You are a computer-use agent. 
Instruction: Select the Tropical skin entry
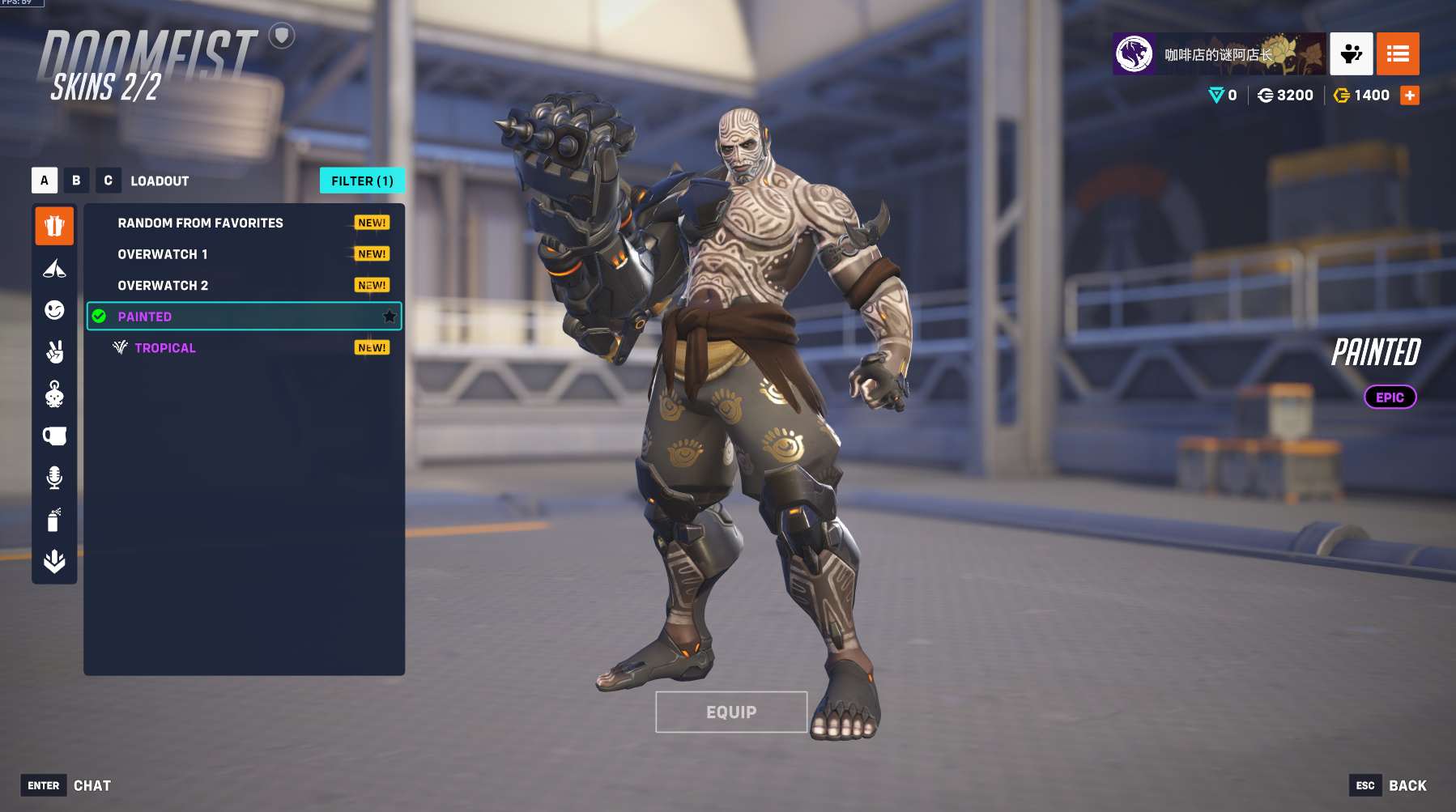coord(165,348)
